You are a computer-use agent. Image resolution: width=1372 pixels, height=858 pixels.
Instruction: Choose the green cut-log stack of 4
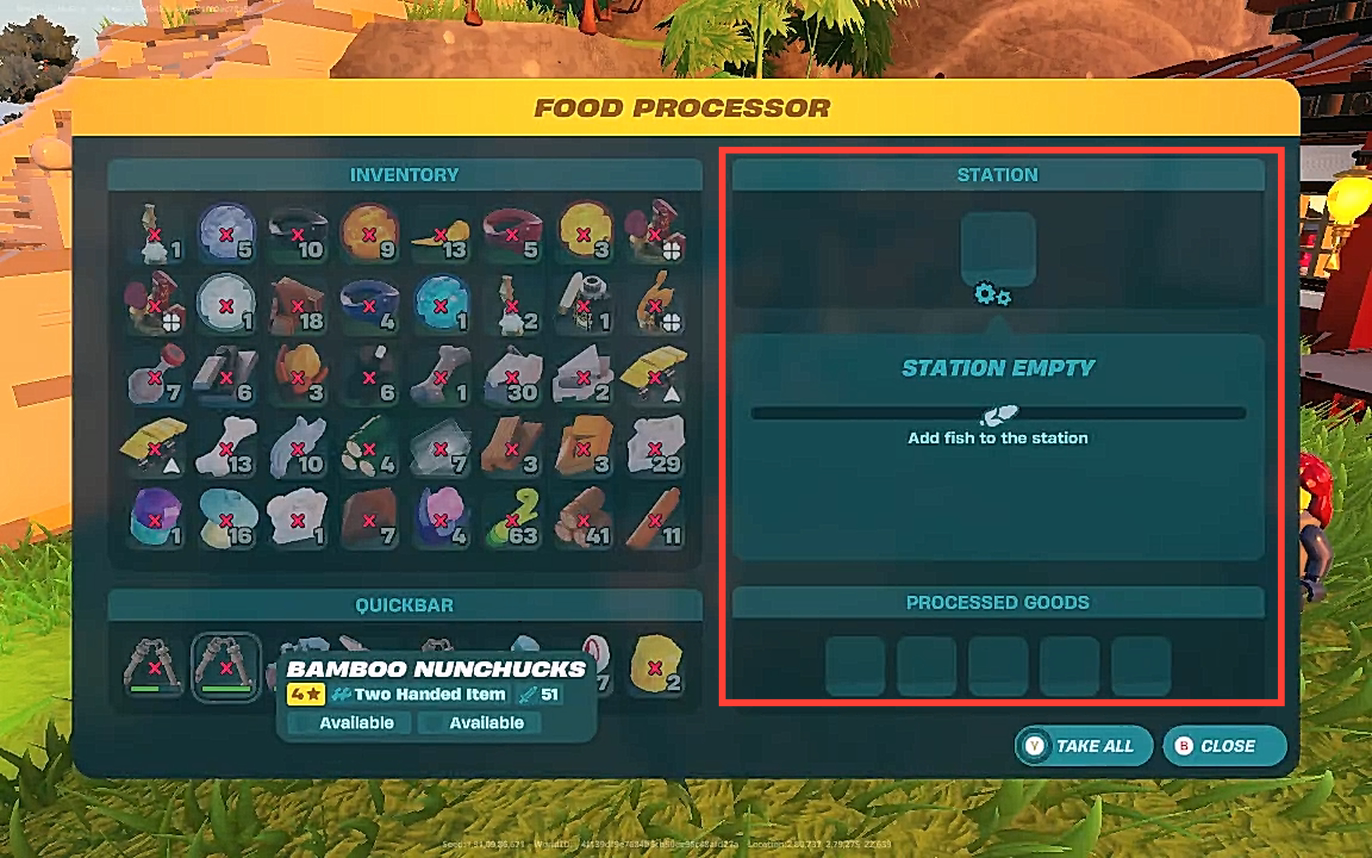coord(369,448)
